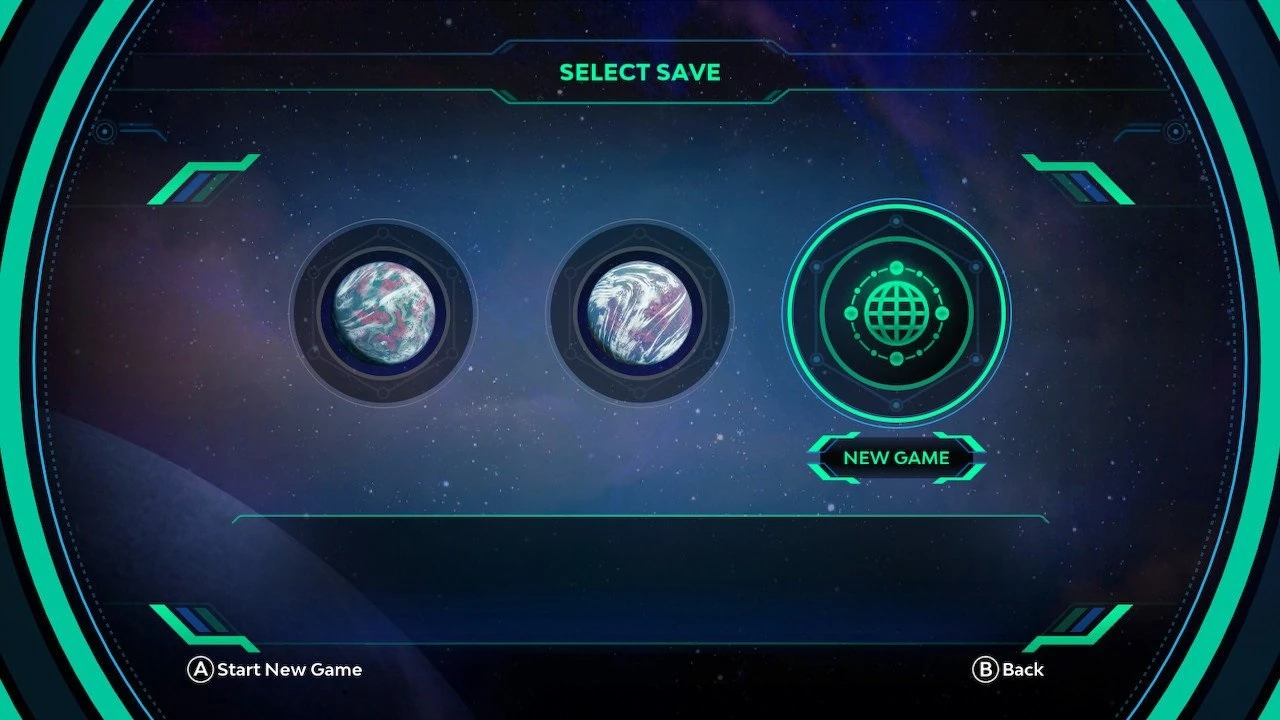This screenshot has height=720, width=1280.
Task: Click the horizontal divider bar below the saves
Action: [x=640, y=518]
